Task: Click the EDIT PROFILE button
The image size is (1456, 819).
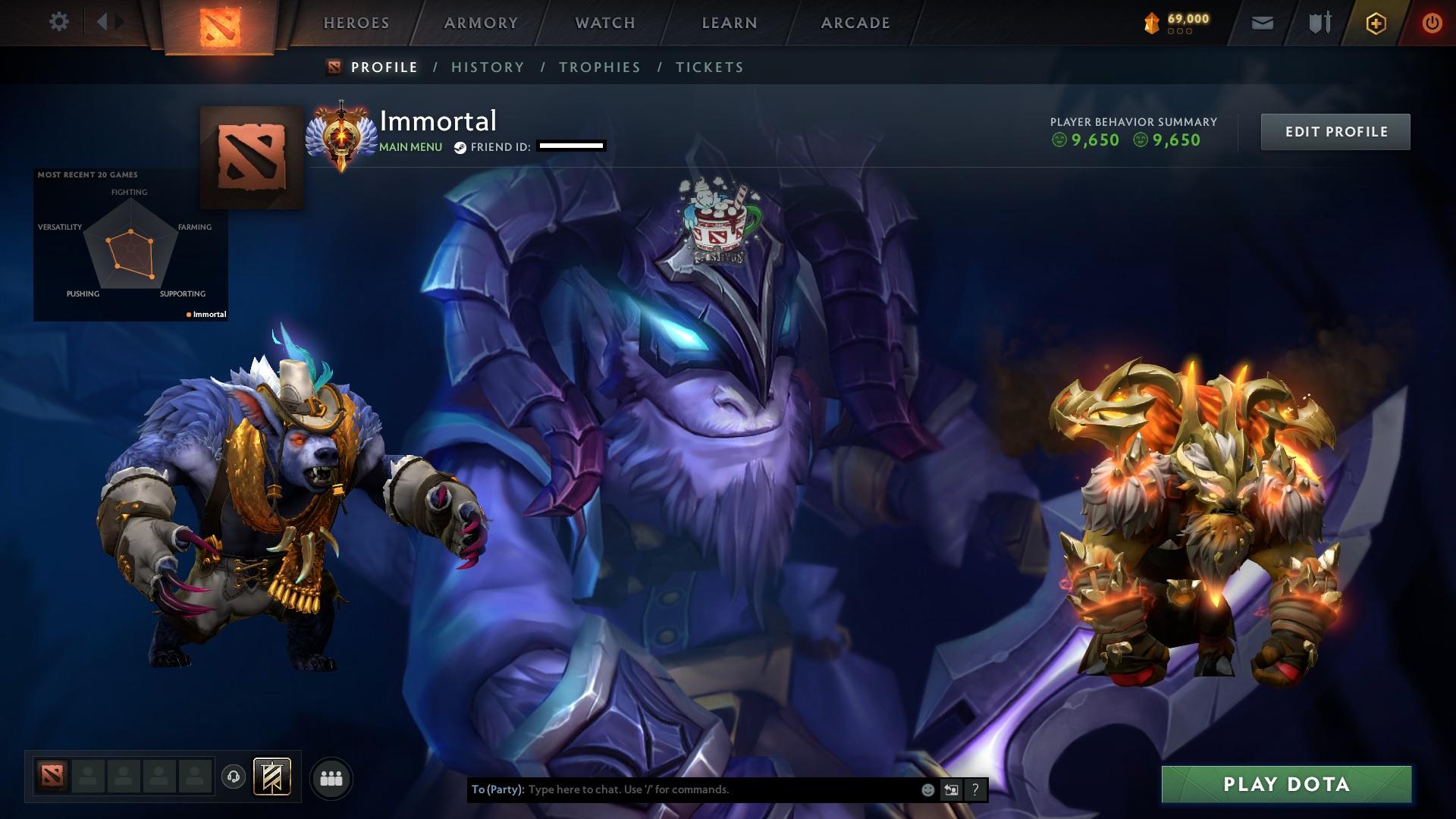Action: click(x=1335, y=130)
